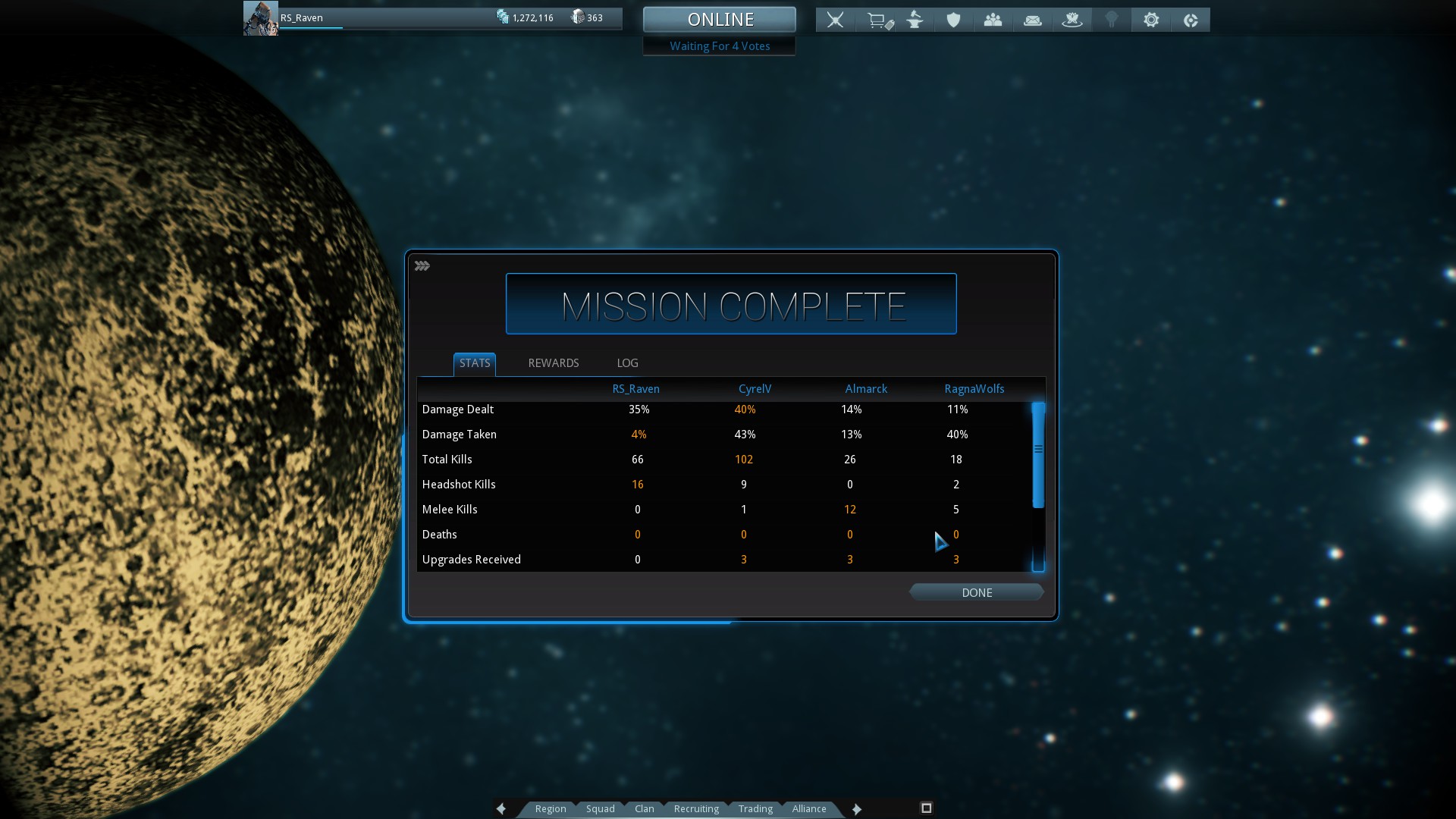
Task: Click RS_Raven player profile avatar
Action: coord(260,18)
